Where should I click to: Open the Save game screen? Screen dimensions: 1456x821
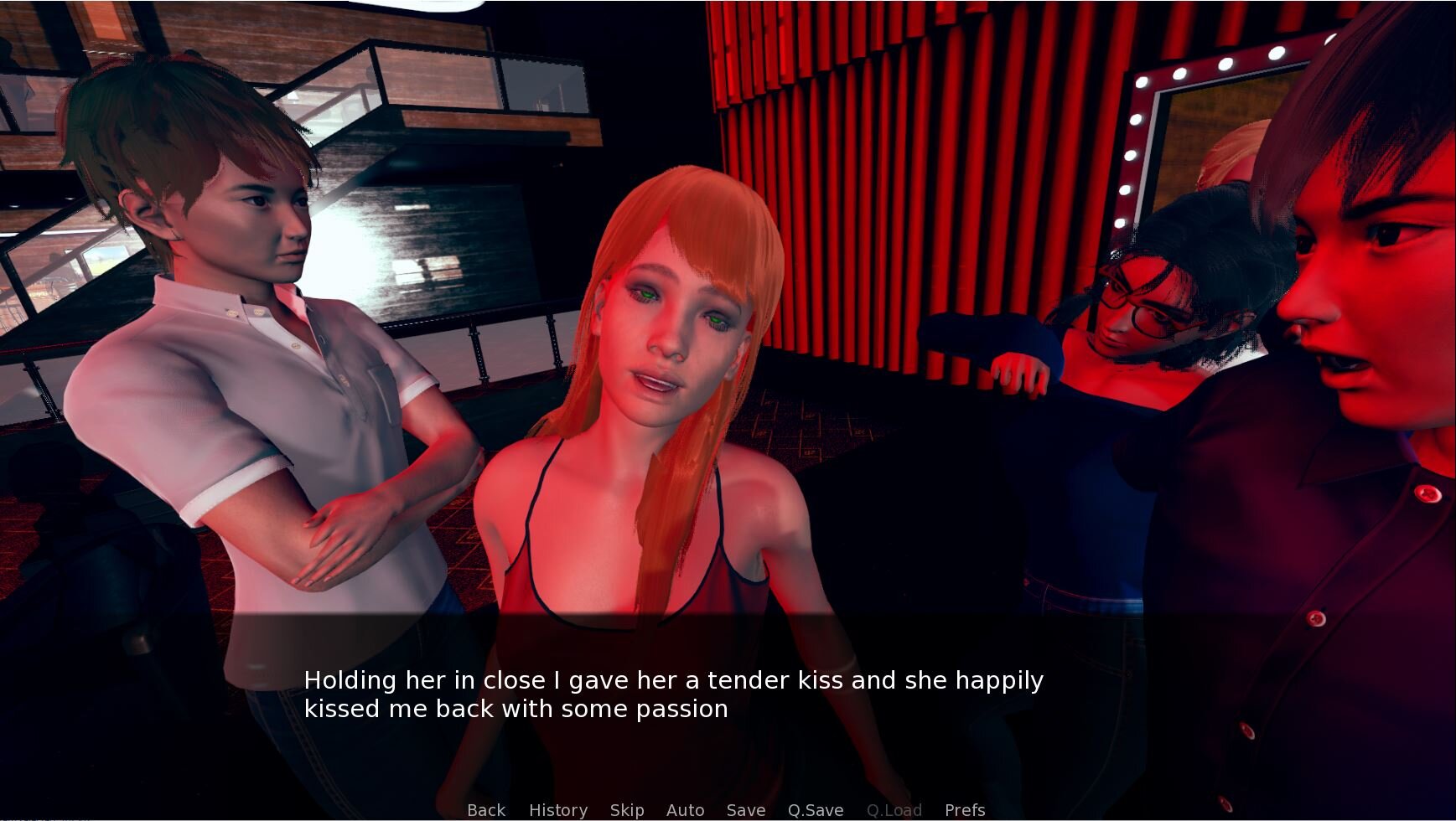pyautogui.click(x=746, y=810)
